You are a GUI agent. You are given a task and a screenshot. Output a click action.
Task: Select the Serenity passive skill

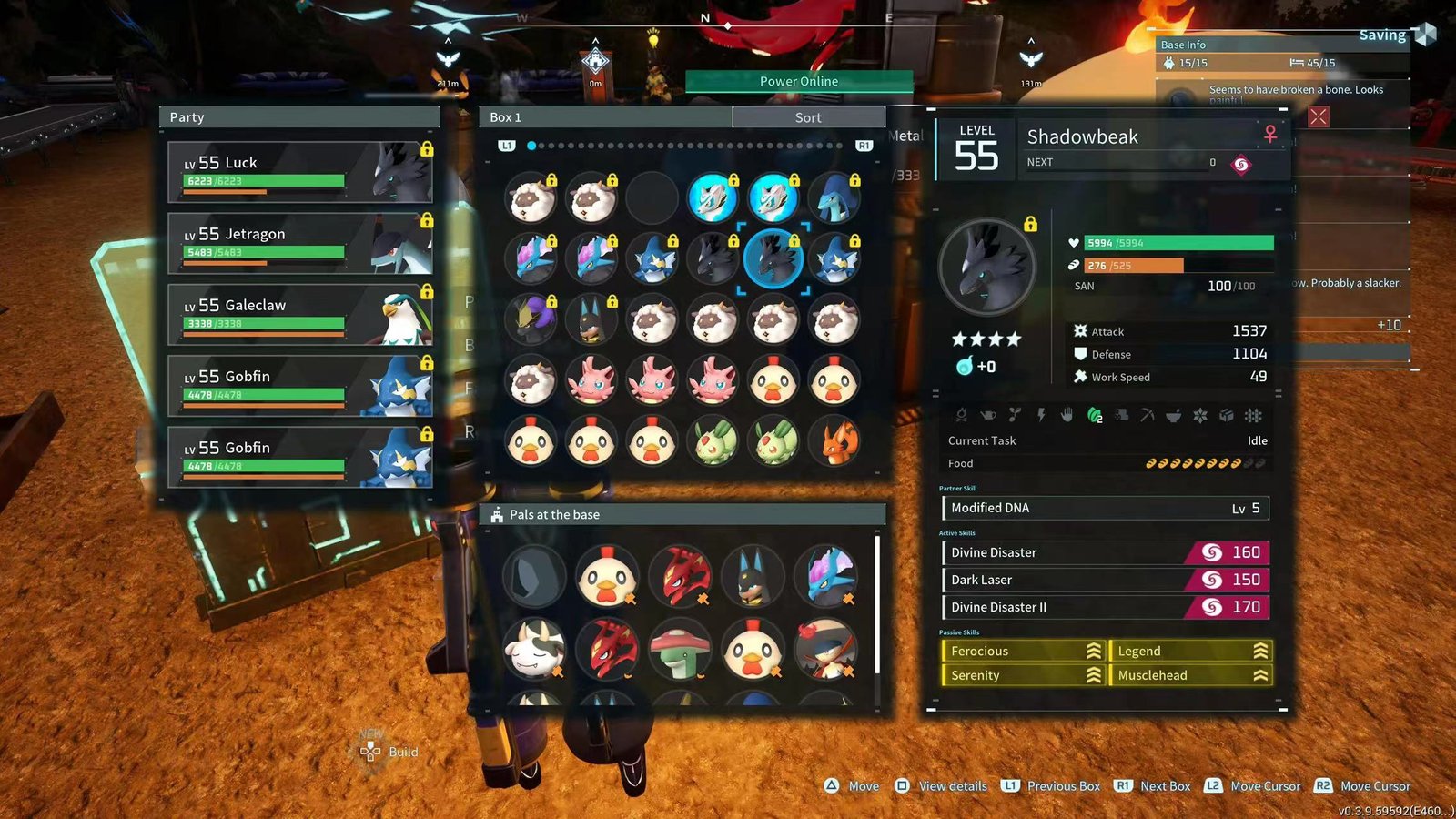1023,675
